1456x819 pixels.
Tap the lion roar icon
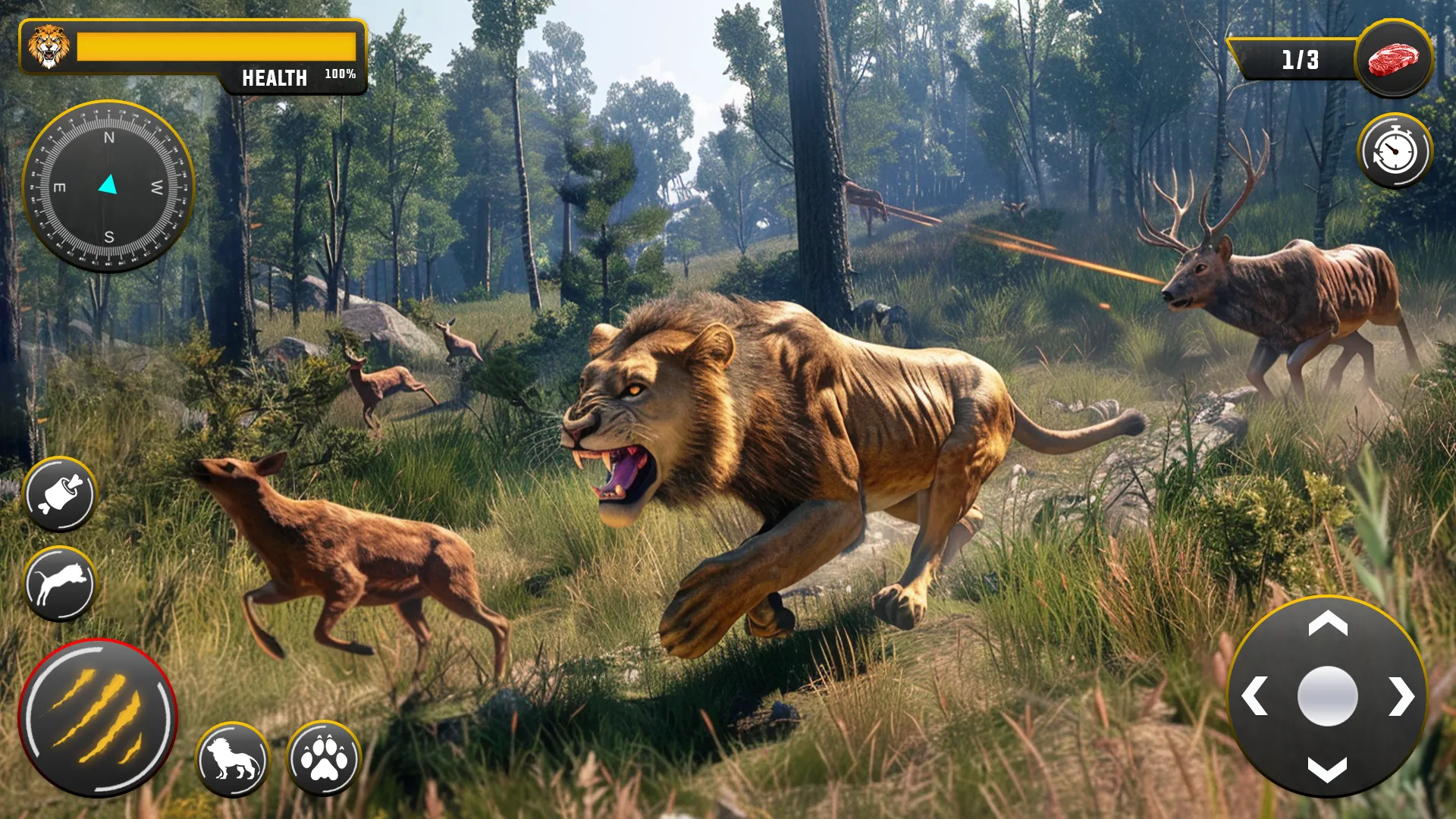(231, 758)
